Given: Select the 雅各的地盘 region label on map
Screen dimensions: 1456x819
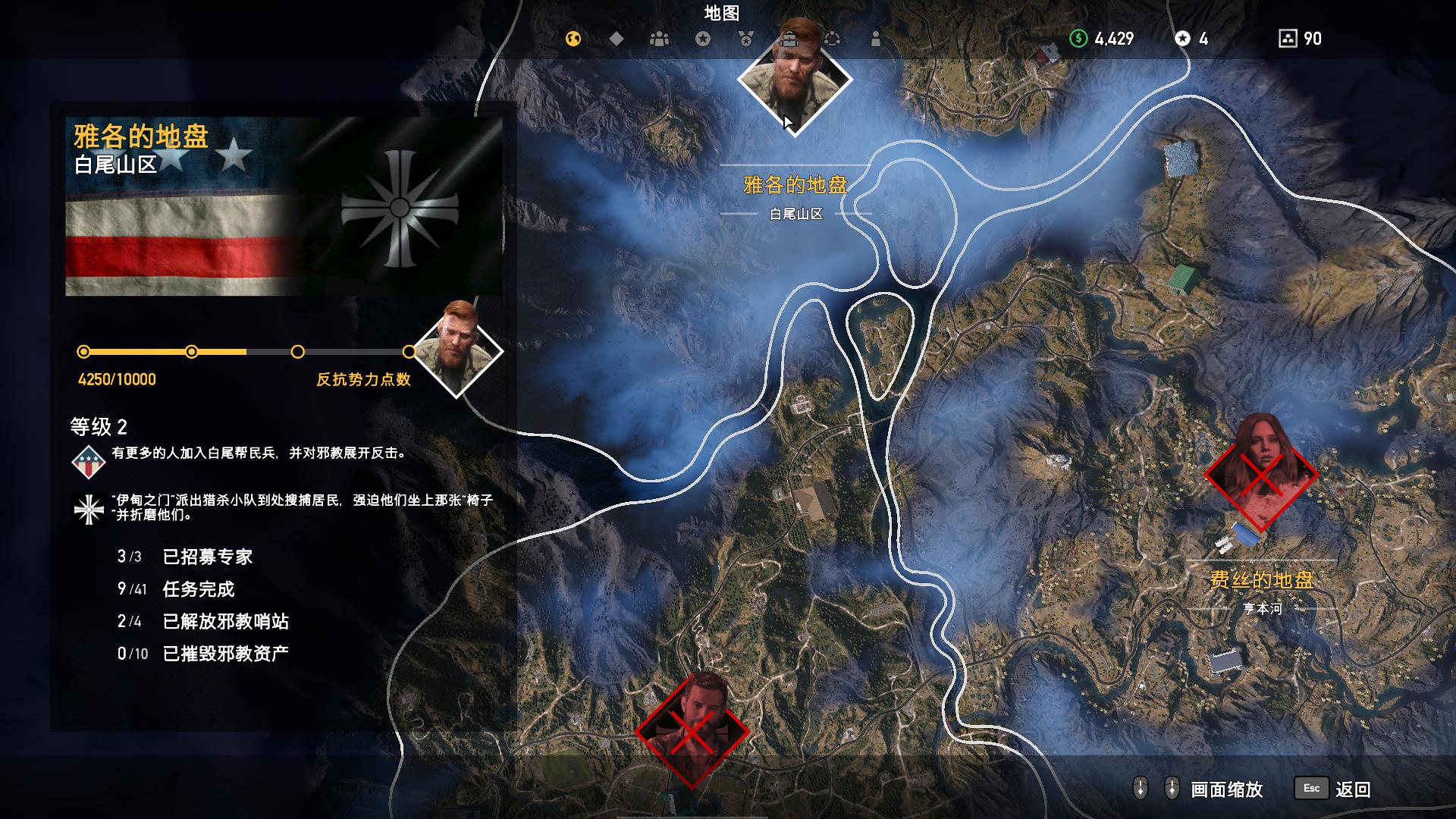Looking at the screenshot, I should pyautogui.click(x=795, y=184).
